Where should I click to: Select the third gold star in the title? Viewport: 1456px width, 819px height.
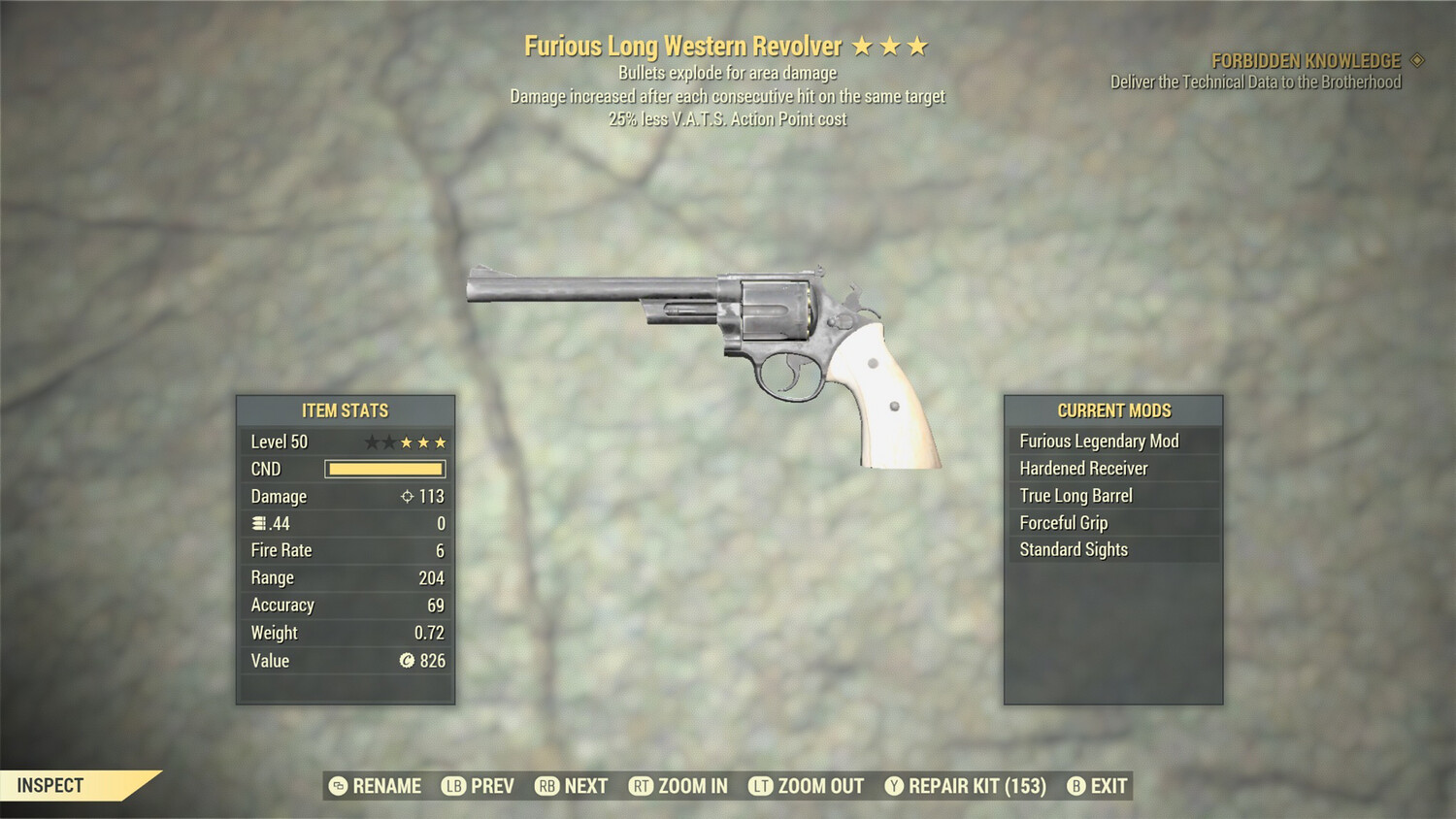[917, 45]
